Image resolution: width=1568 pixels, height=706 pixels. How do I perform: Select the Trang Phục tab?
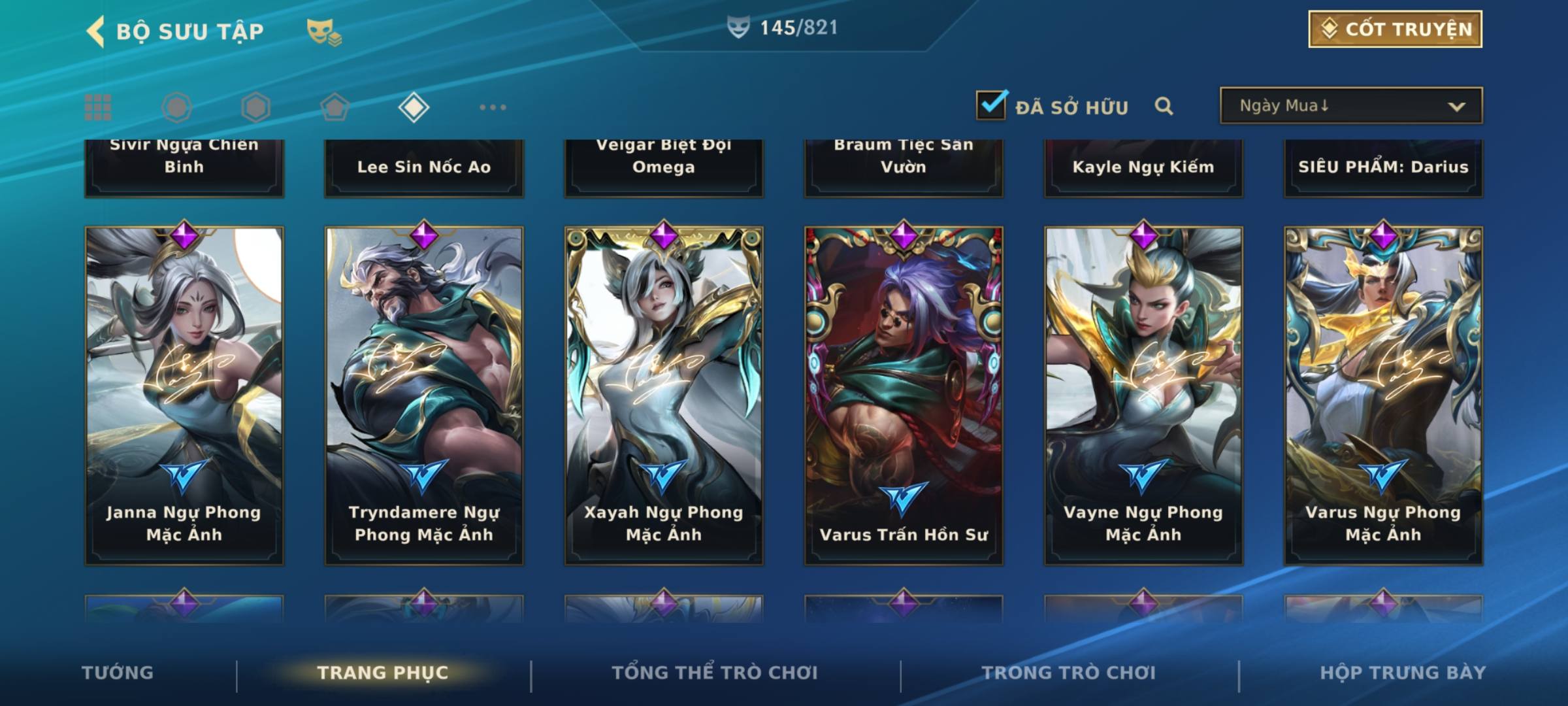[383, 673]
